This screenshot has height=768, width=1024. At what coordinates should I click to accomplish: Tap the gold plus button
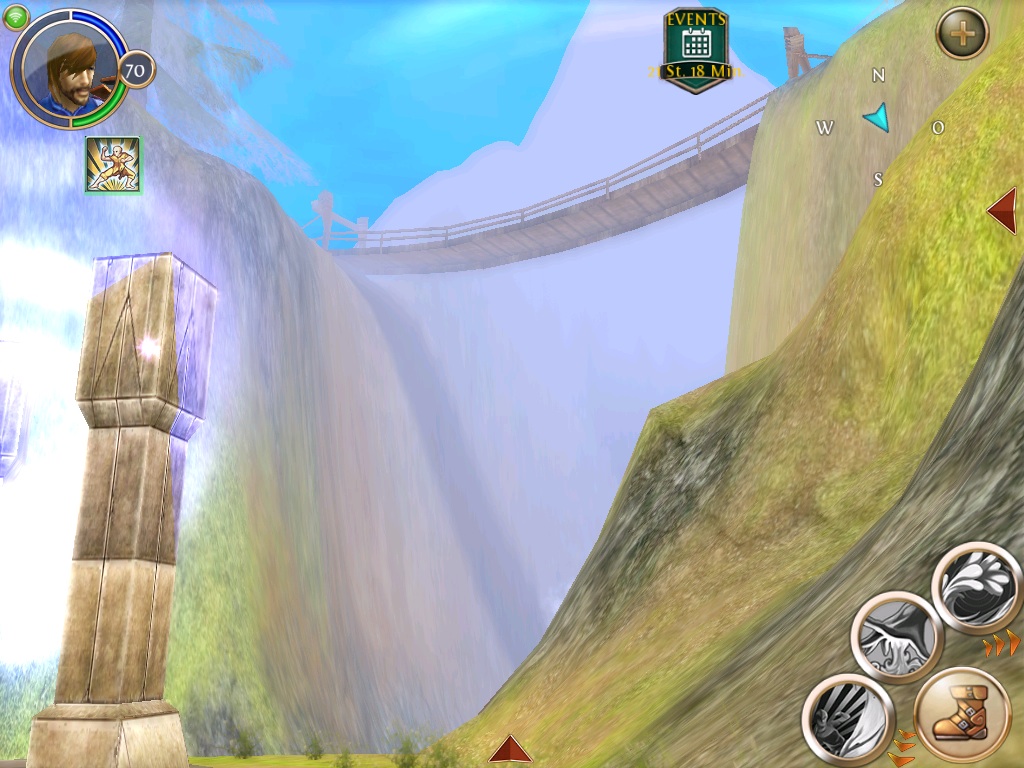point(962,34)
